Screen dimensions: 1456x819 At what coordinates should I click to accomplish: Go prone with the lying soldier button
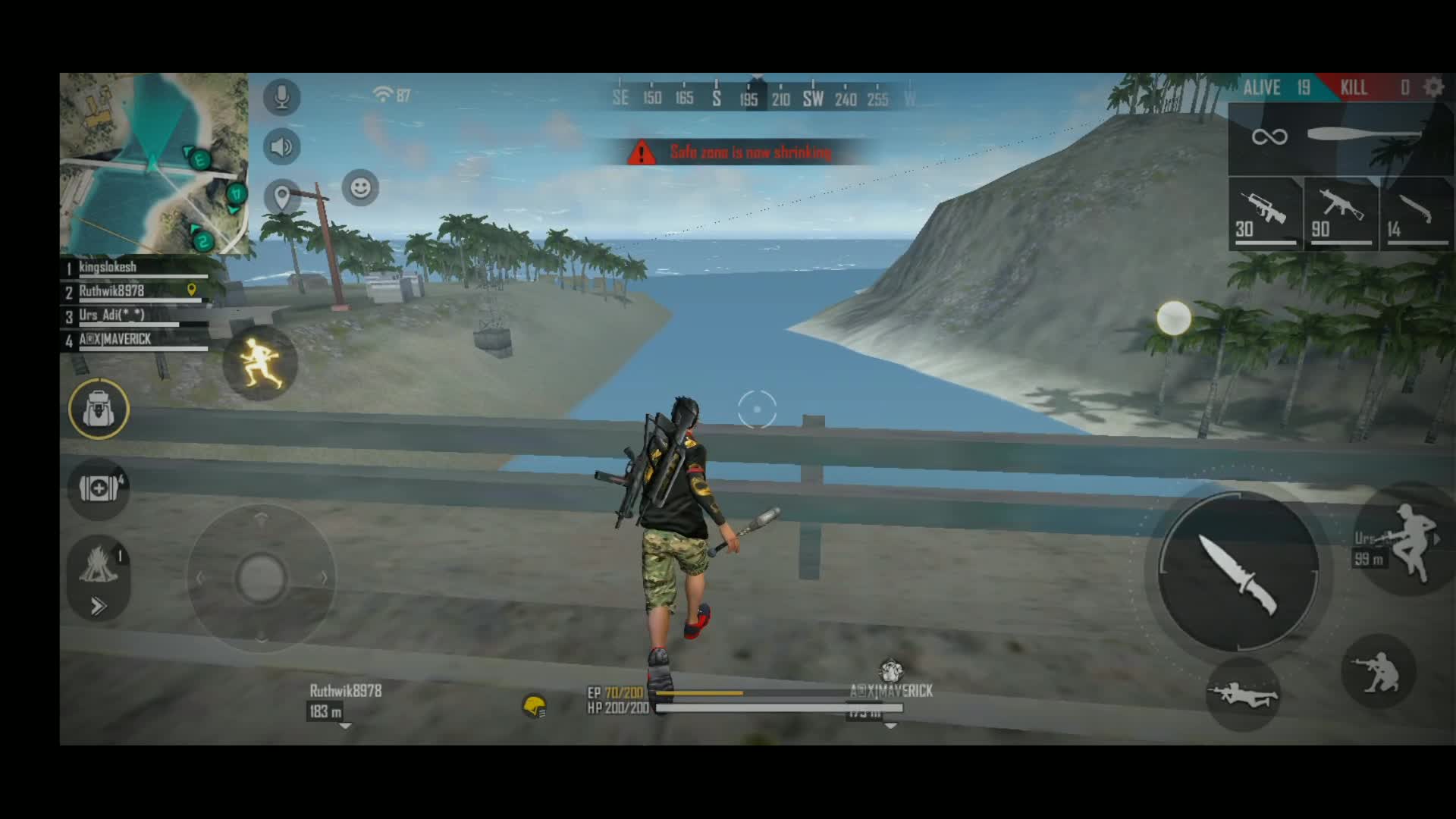pos(1242,694)
